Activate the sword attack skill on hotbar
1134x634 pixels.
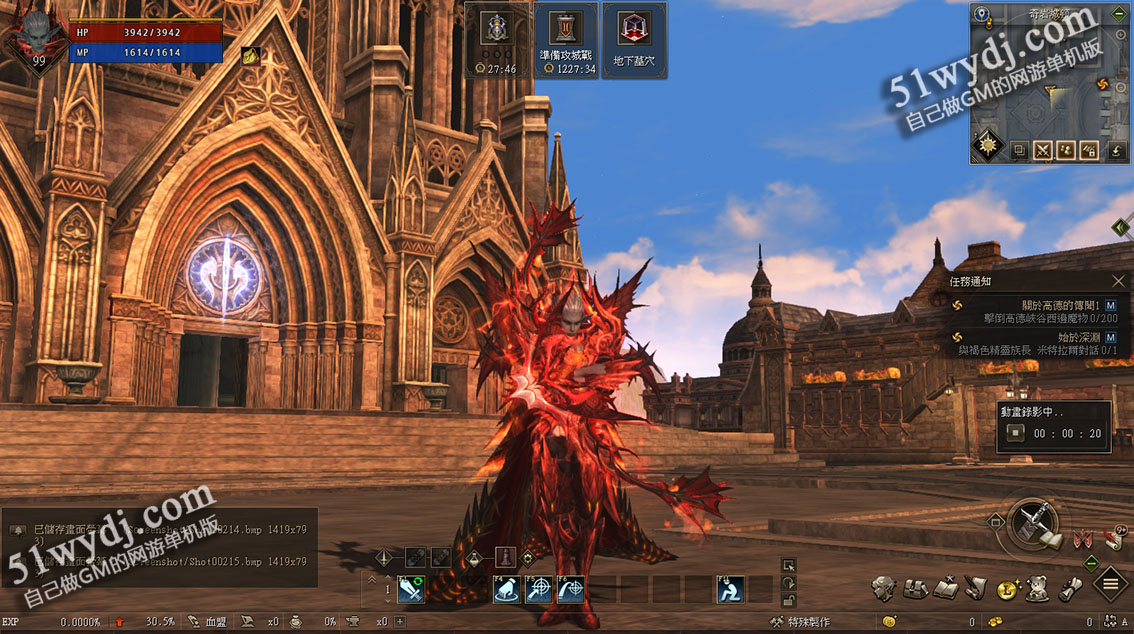click(x=411, y=590)
